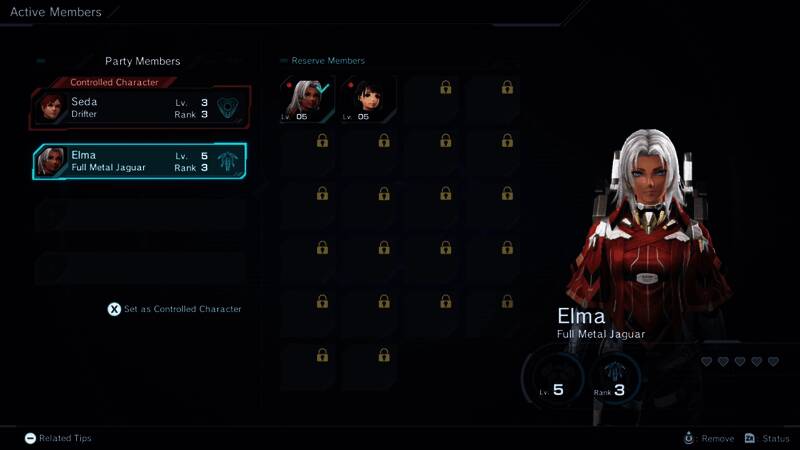Choose Elma's Full Metal Jaguar party row
800x450 pixels.
[140, 161]
